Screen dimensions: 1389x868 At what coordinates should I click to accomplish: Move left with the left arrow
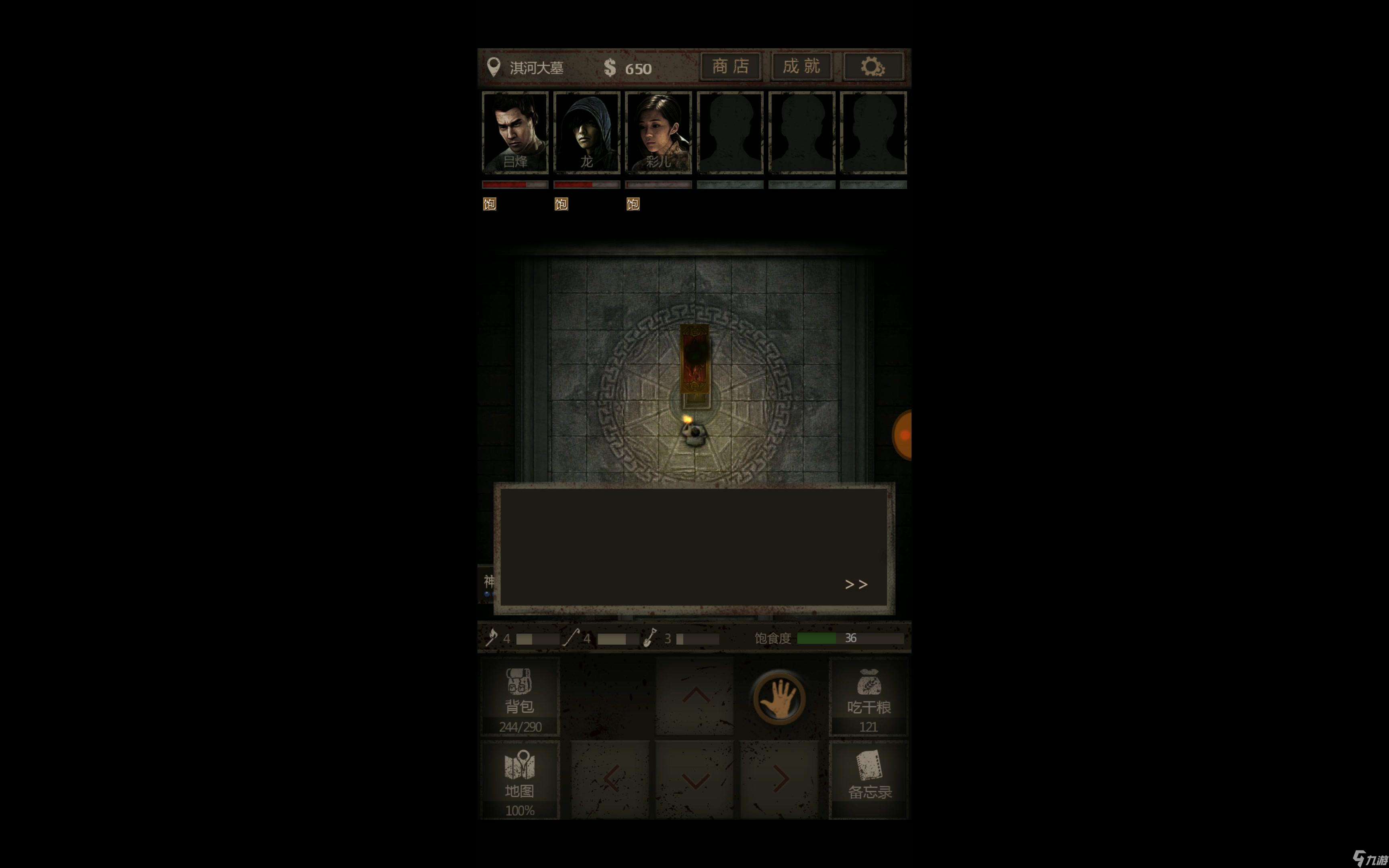tap(611, 780)
